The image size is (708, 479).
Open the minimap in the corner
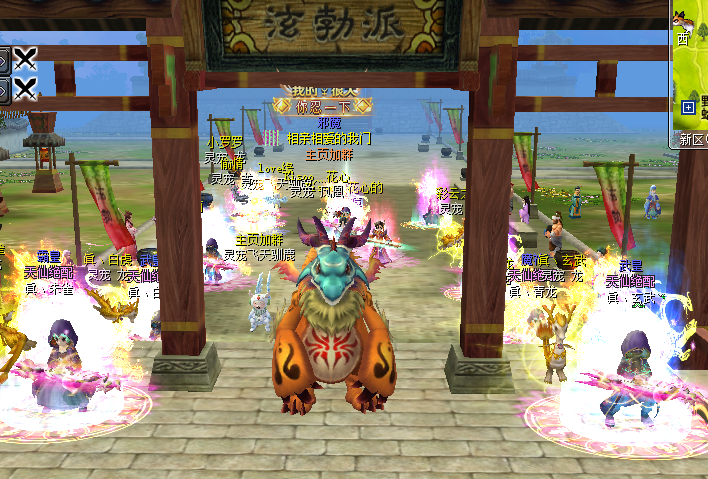692,70
